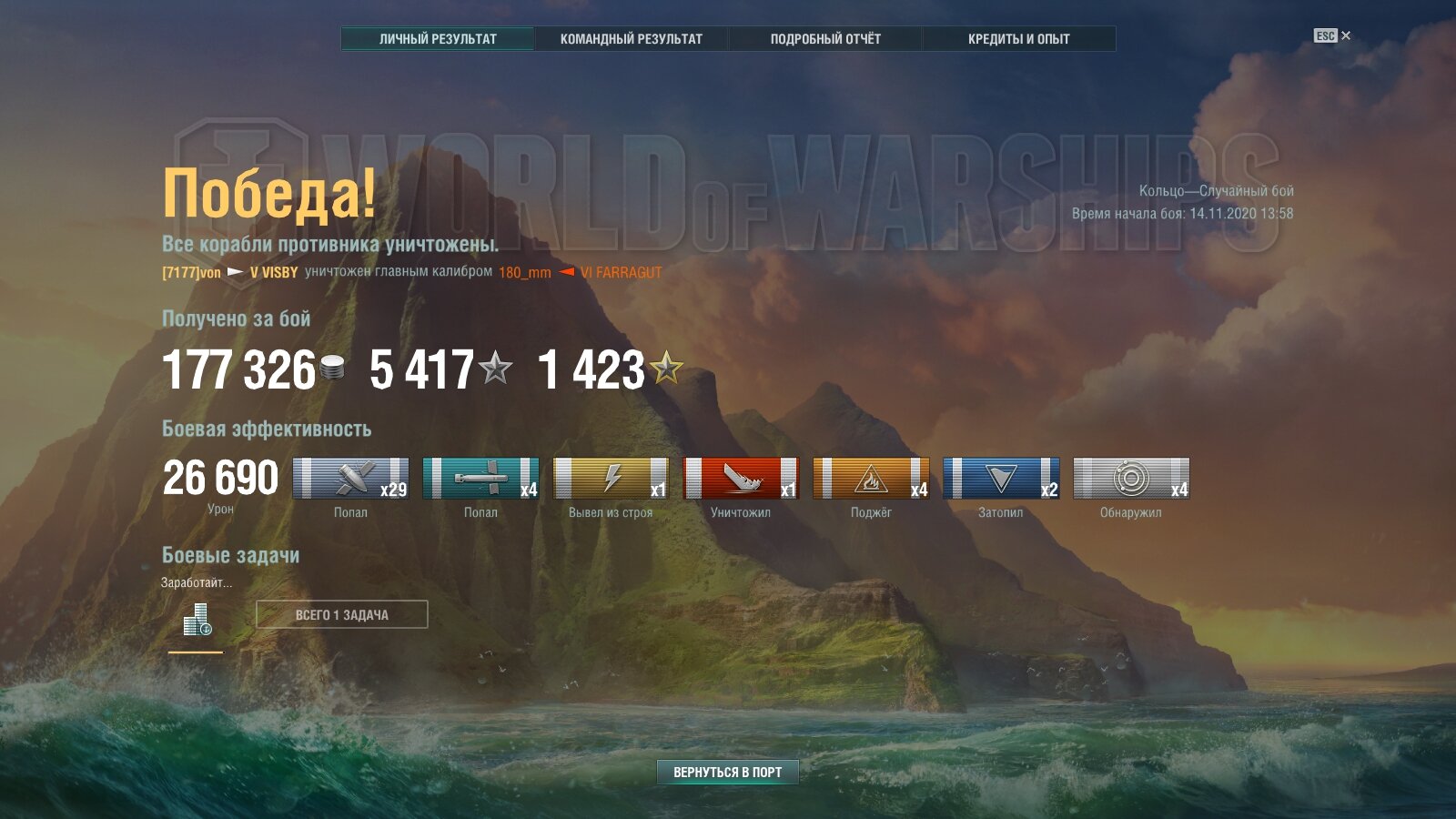This screenshot has height=819, width=1456.
Task: Select the blue Затопил flooding ribbon
Action: click(1001, 479)
